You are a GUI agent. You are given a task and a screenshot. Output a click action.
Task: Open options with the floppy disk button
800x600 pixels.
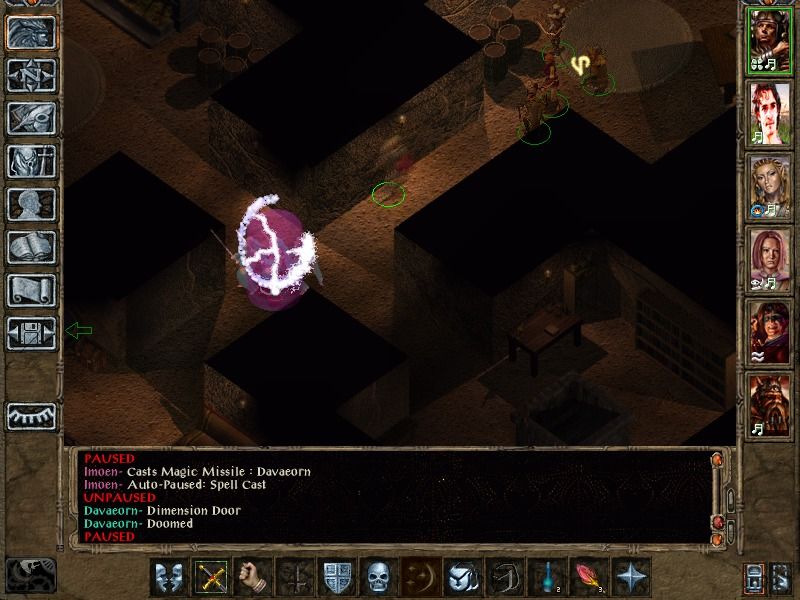point(31,333)
